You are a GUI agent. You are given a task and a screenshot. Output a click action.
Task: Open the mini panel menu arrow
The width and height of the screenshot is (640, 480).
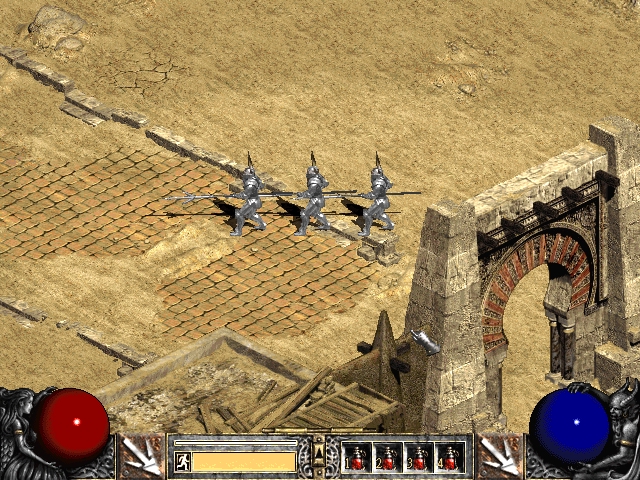pos(319,456)
